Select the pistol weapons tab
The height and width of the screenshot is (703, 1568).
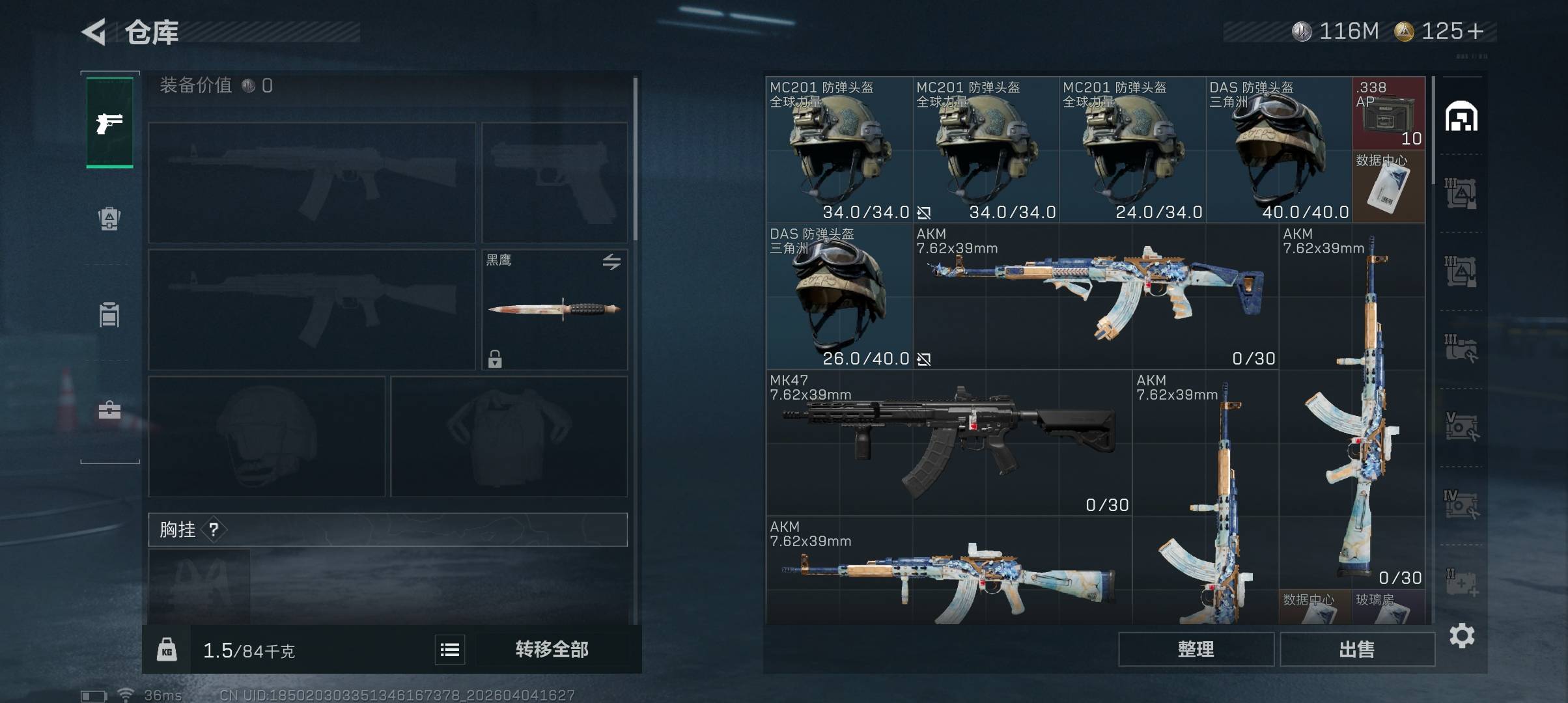point(109,122)
